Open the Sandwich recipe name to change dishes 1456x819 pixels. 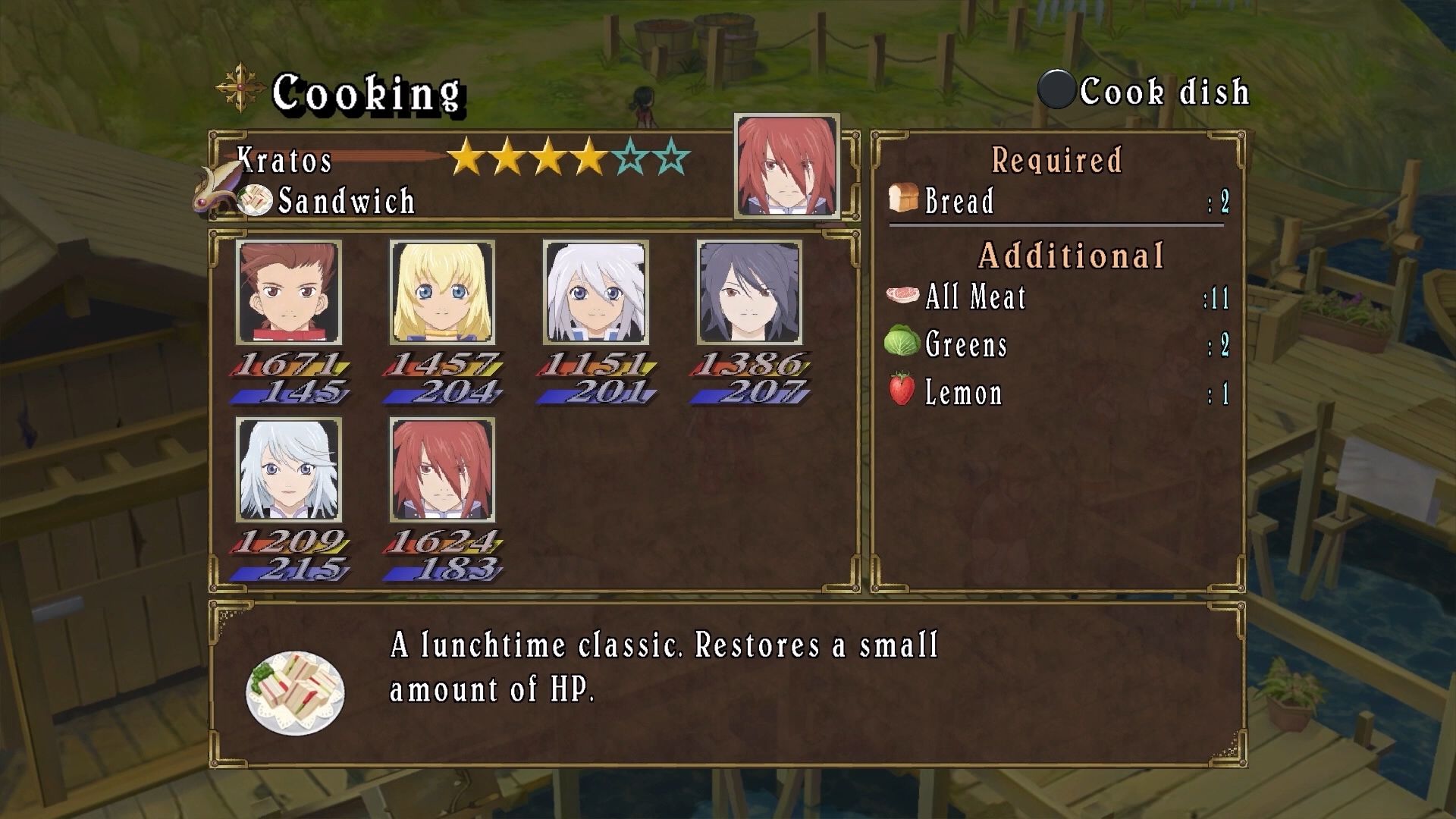[x=346, y=201]
